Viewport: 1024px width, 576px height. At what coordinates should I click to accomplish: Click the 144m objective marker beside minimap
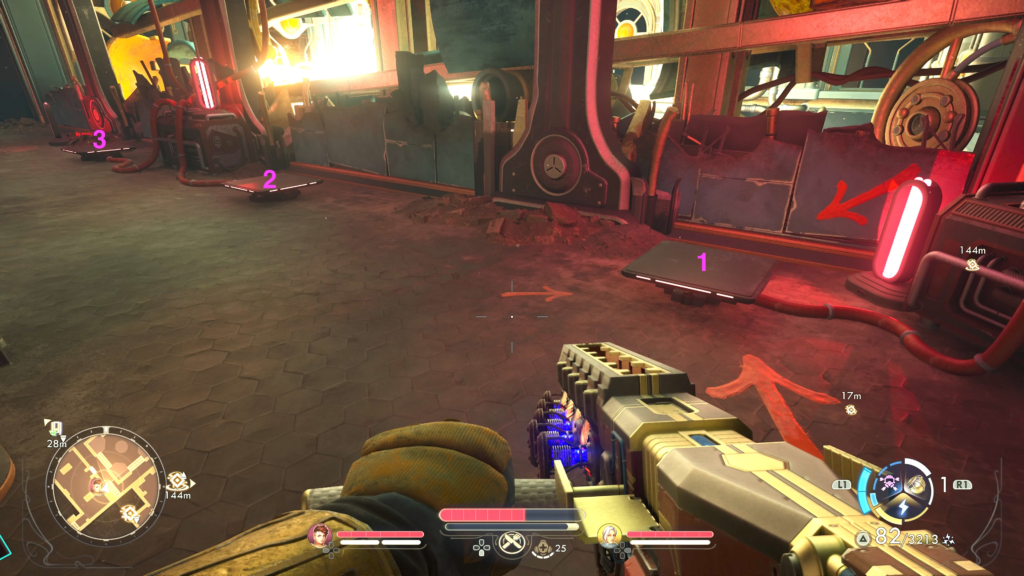pyautogui.click(x=177, y=481)
